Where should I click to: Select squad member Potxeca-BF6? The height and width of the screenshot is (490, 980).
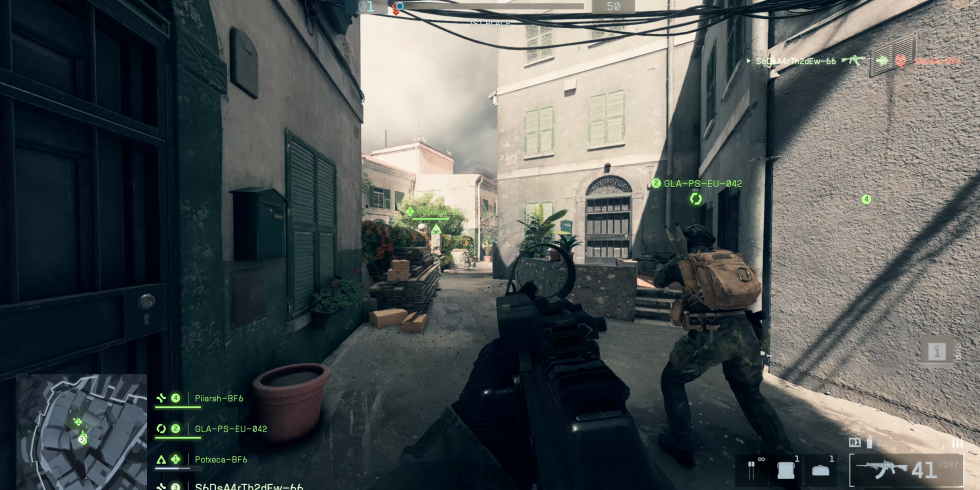coord(221,459)
